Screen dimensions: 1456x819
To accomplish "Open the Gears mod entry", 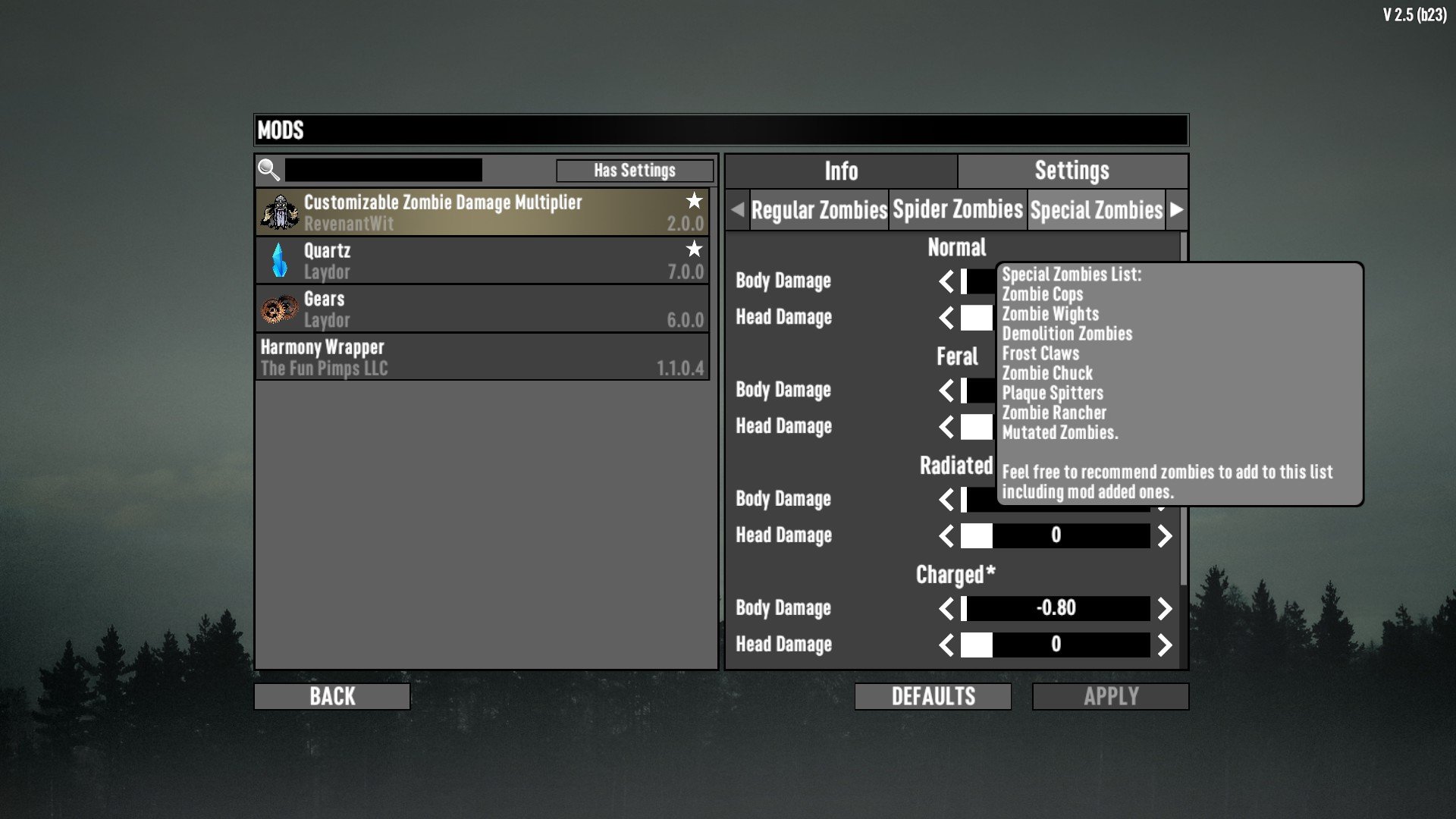I will pyautogui.click(x=482, y=309).
